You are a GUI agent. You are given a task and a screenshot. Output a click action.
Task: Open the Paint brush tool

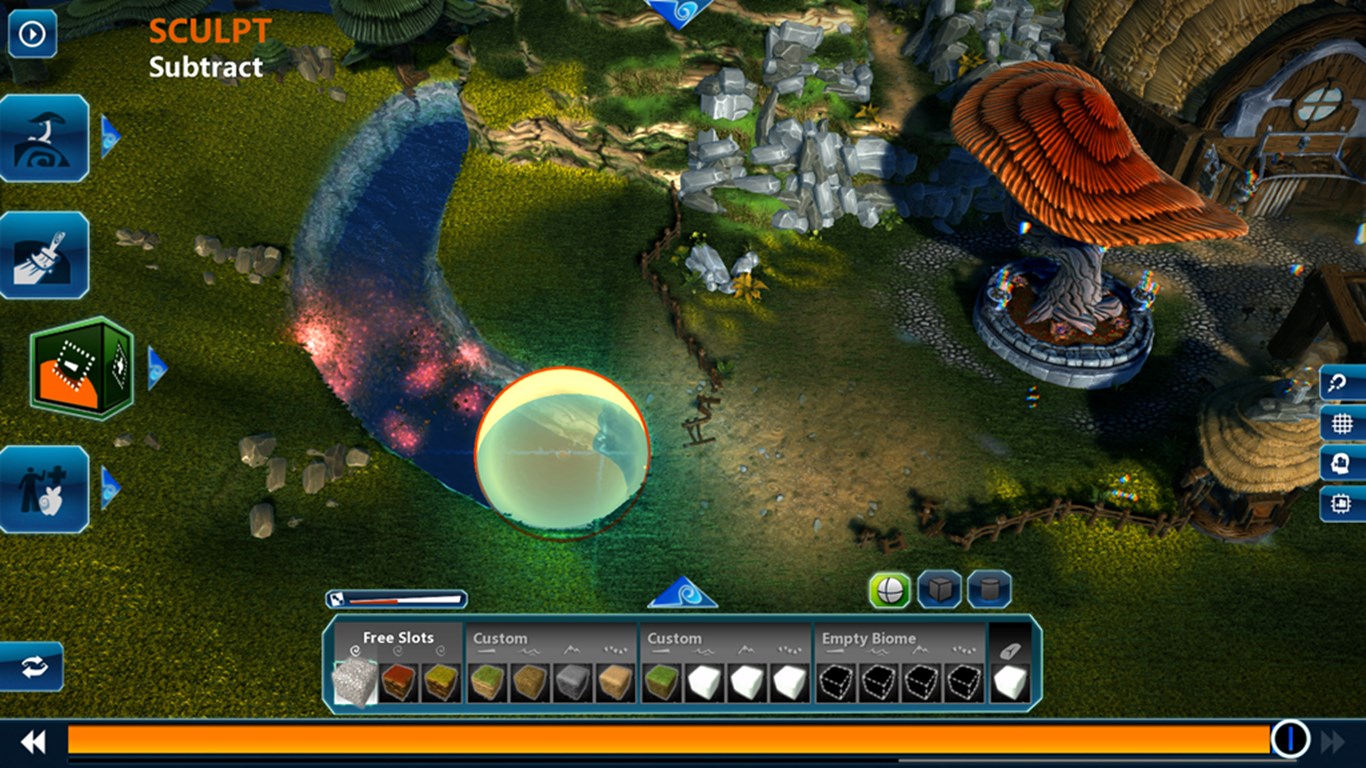pos(45,254)
